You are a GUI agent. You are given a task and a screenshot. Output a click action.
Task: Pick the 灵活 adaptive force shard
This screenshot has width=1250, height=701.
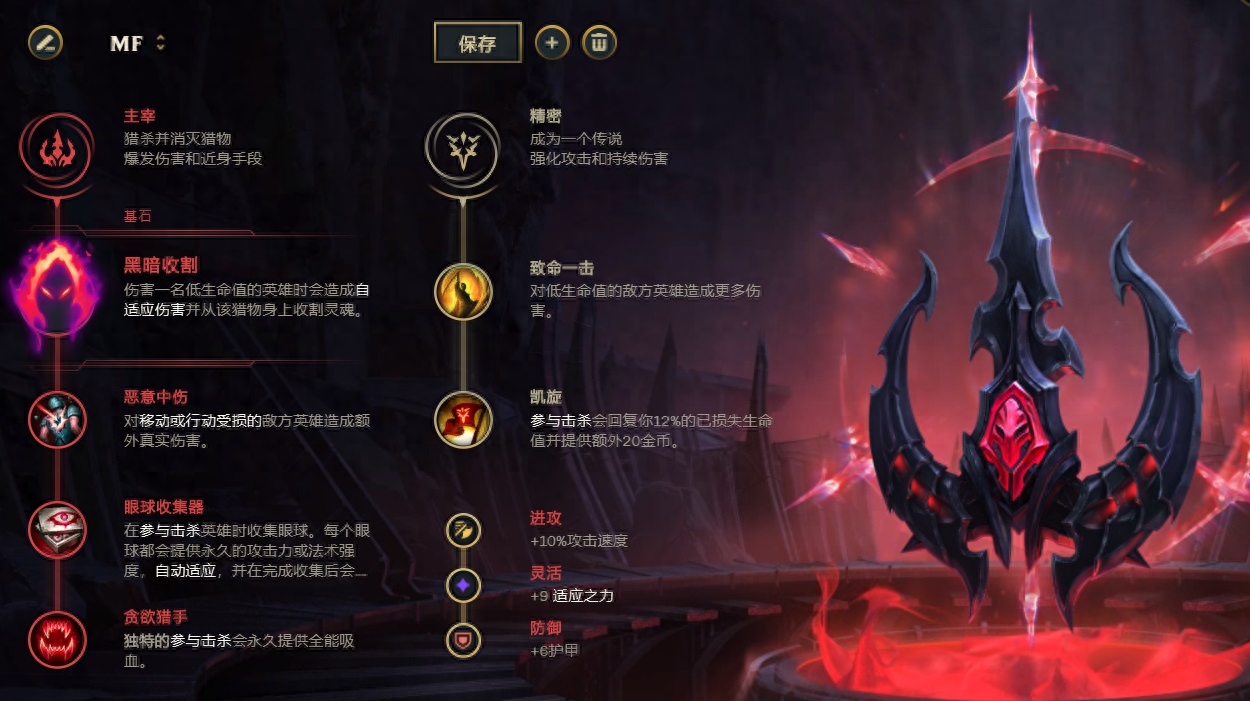(x=463, y=584)
